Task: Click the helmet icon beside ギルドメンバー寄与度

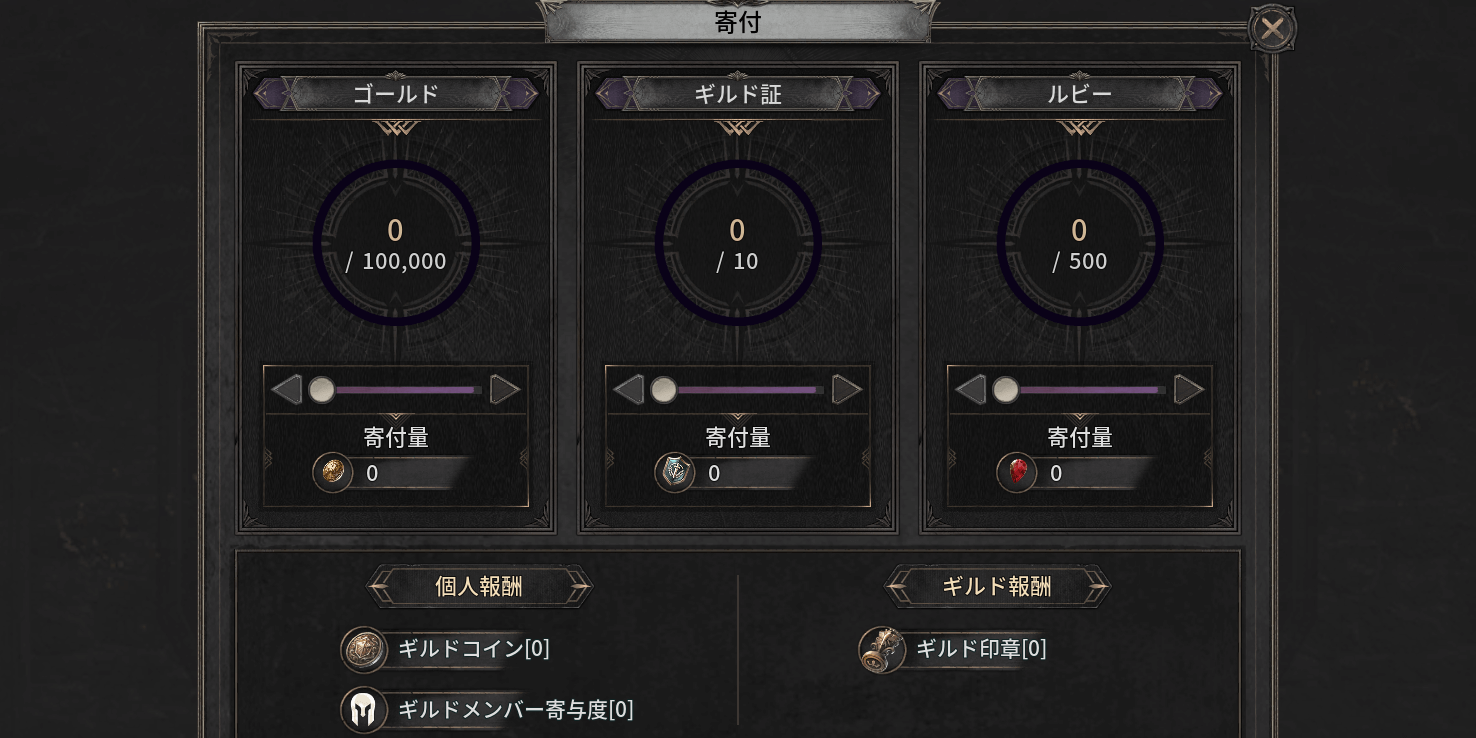Action: coord(362,710)
